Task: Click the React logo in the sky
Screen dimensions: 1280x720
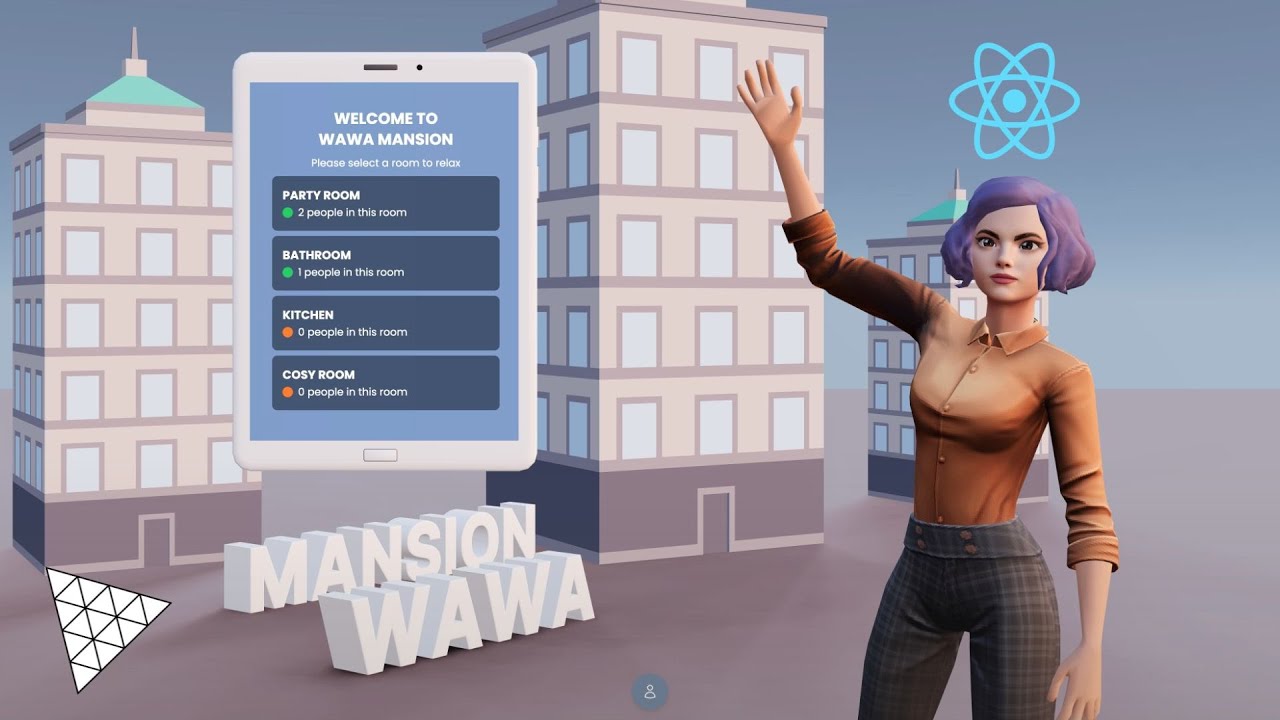Action: [x=1015, y=100]
